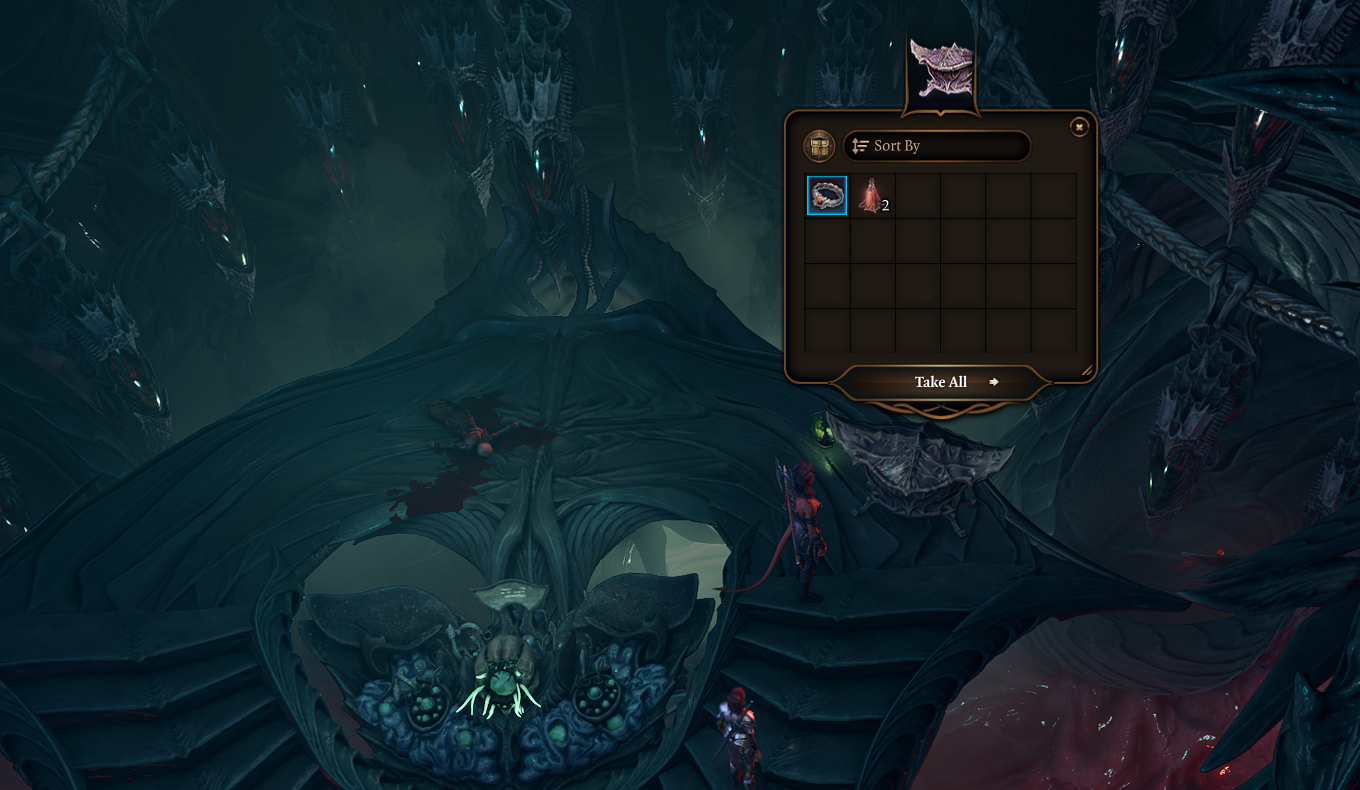
Task: Pick the red potion stack of two
Action: 872,196
